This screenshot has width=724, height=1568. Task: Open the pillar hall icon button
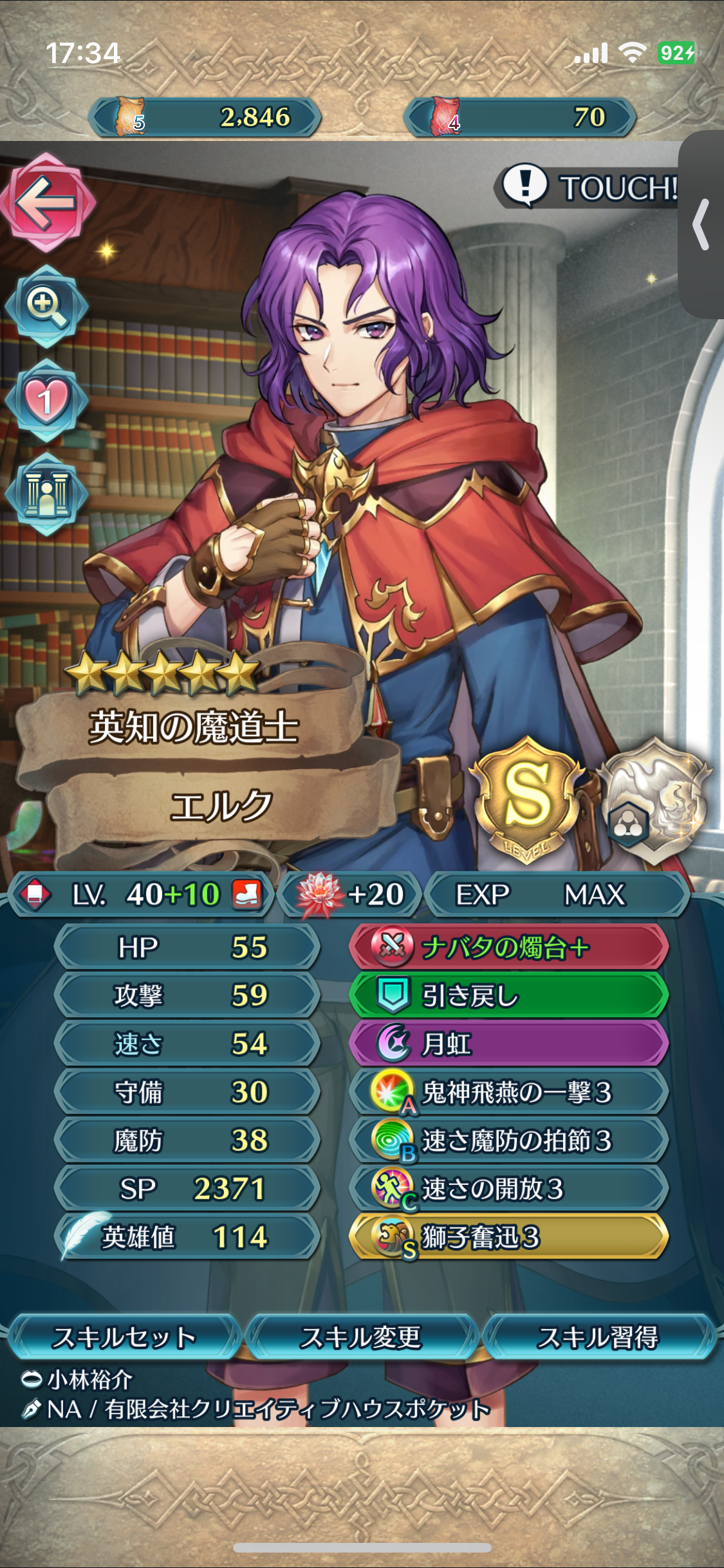click(46, 494)
